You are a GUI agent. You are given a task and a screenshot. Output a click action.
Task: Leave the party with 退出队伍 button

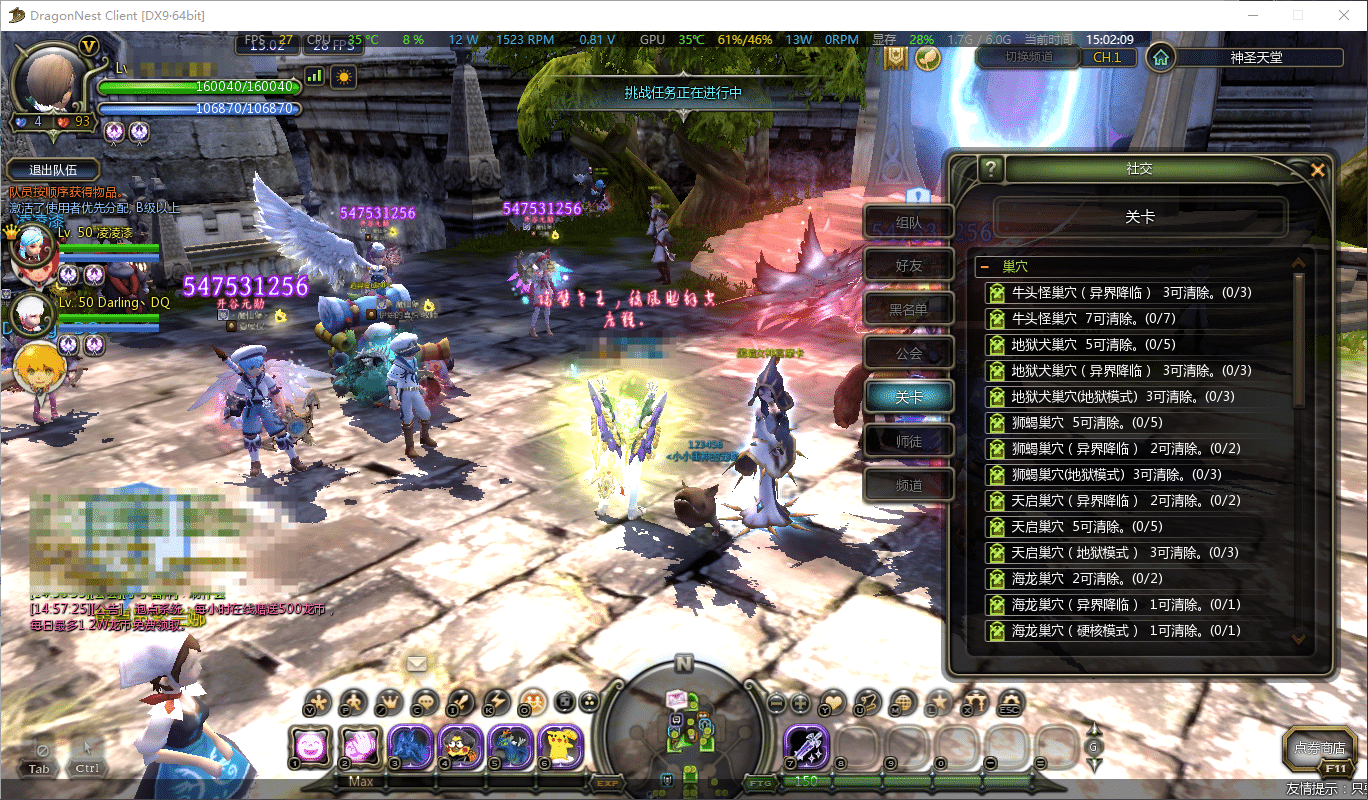[53, 170]
